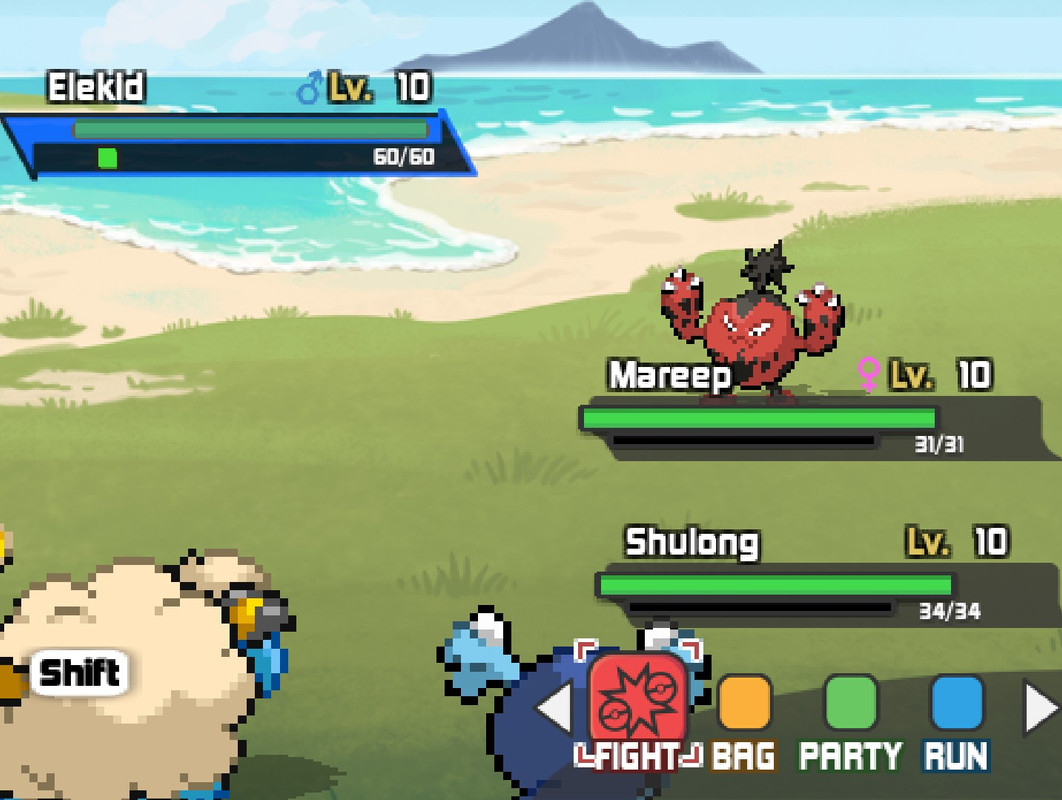Click the right arrow beside RUN
Screen dimensions: 1062x800
coord(1041,708)
